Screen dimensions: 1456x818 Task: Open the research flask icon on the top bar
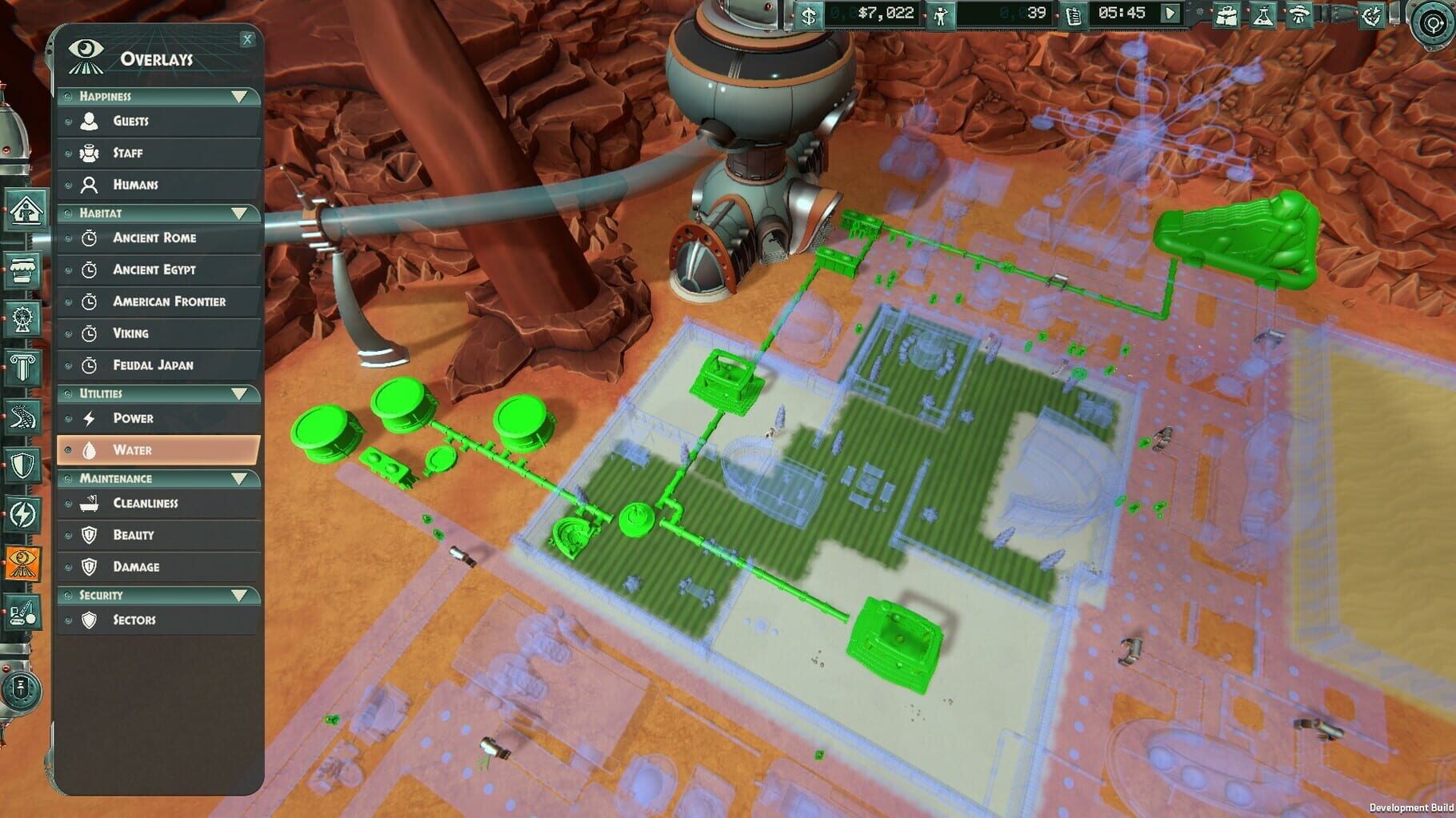pos(1262,14)
